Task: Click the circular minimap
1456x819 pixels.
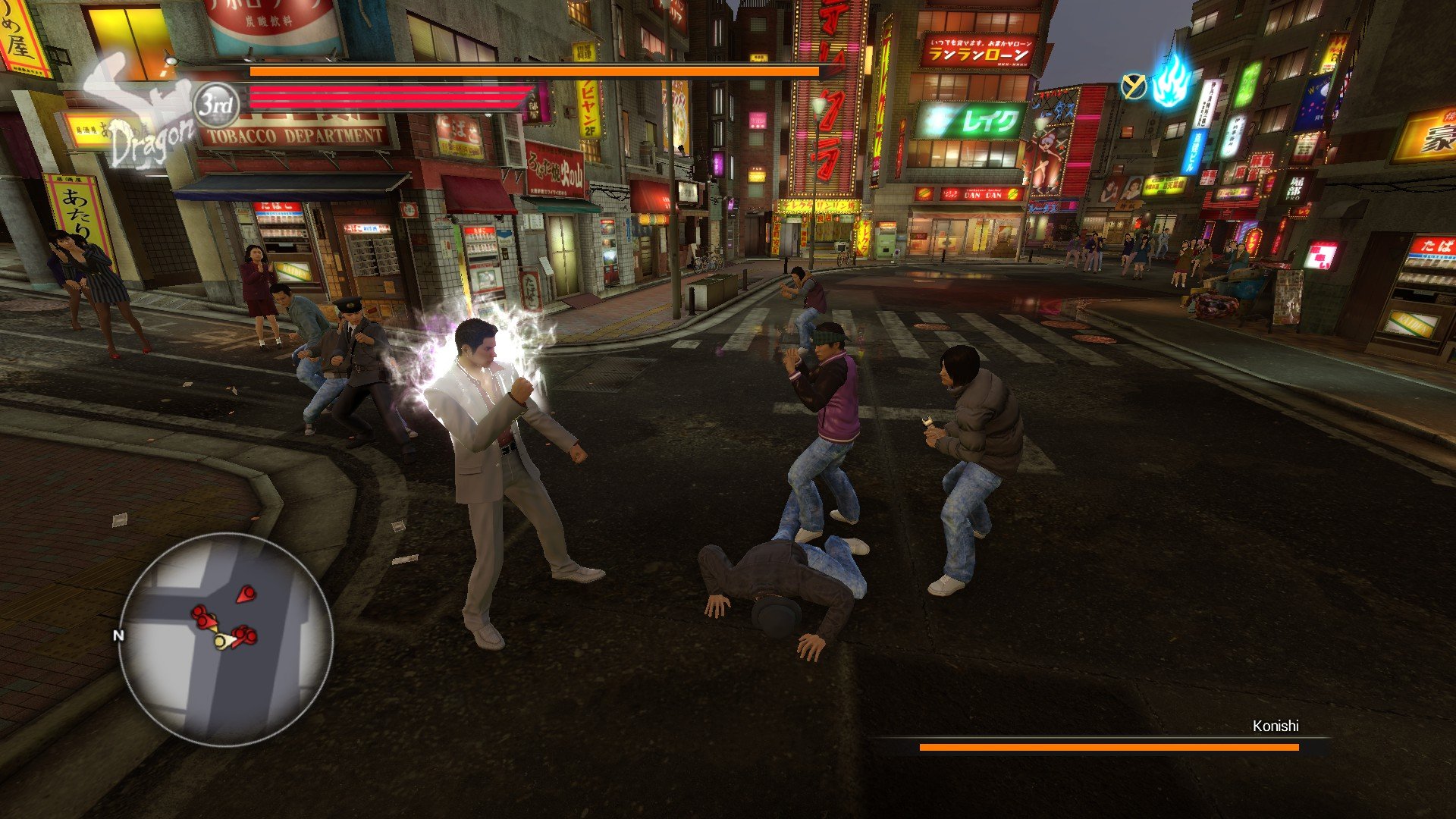Action: coord(225,639)
